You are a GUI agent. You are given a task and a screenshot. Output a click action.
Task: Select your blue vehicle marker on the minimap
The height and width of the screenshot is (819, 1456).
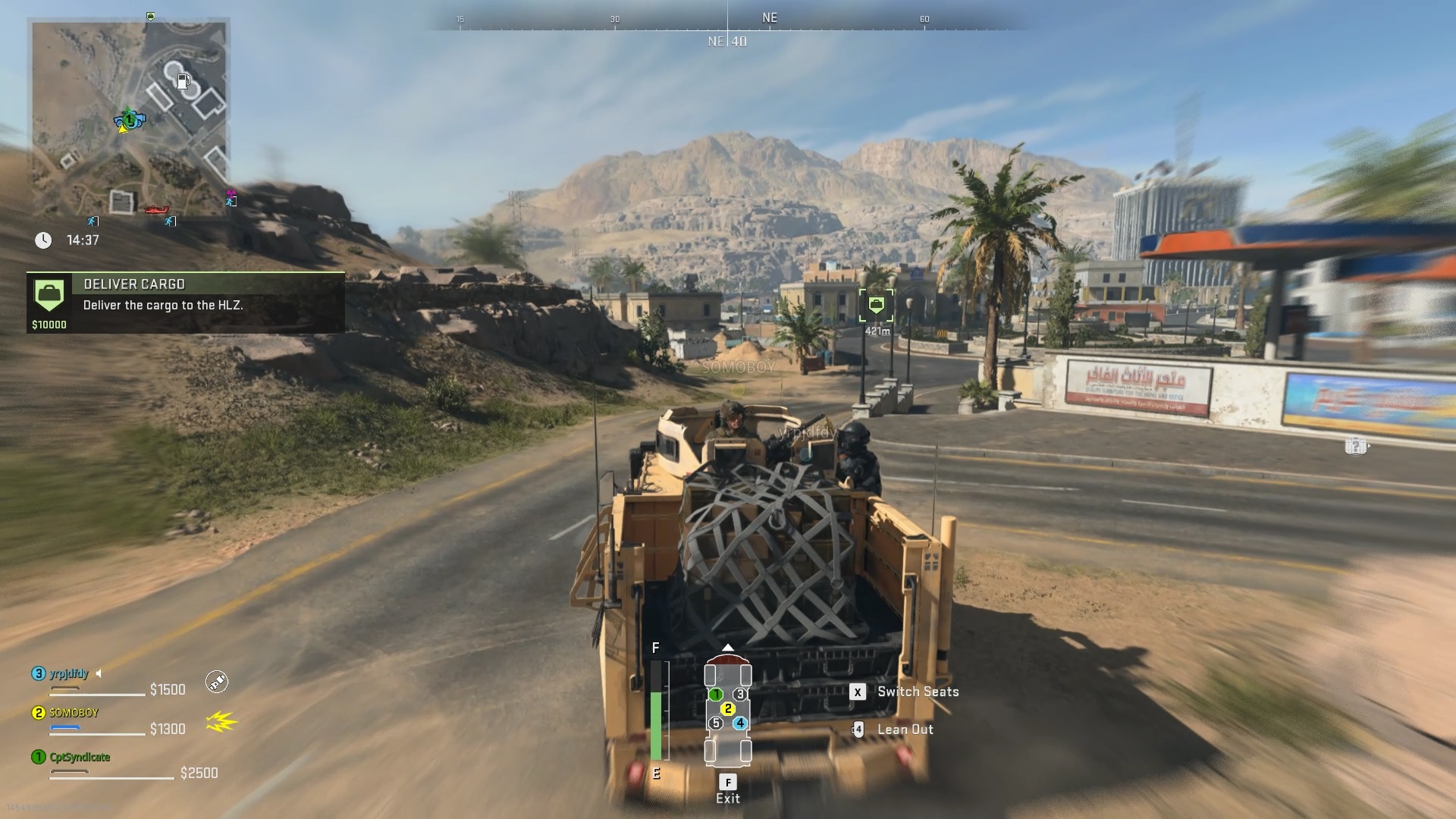(x=129, y=119)
